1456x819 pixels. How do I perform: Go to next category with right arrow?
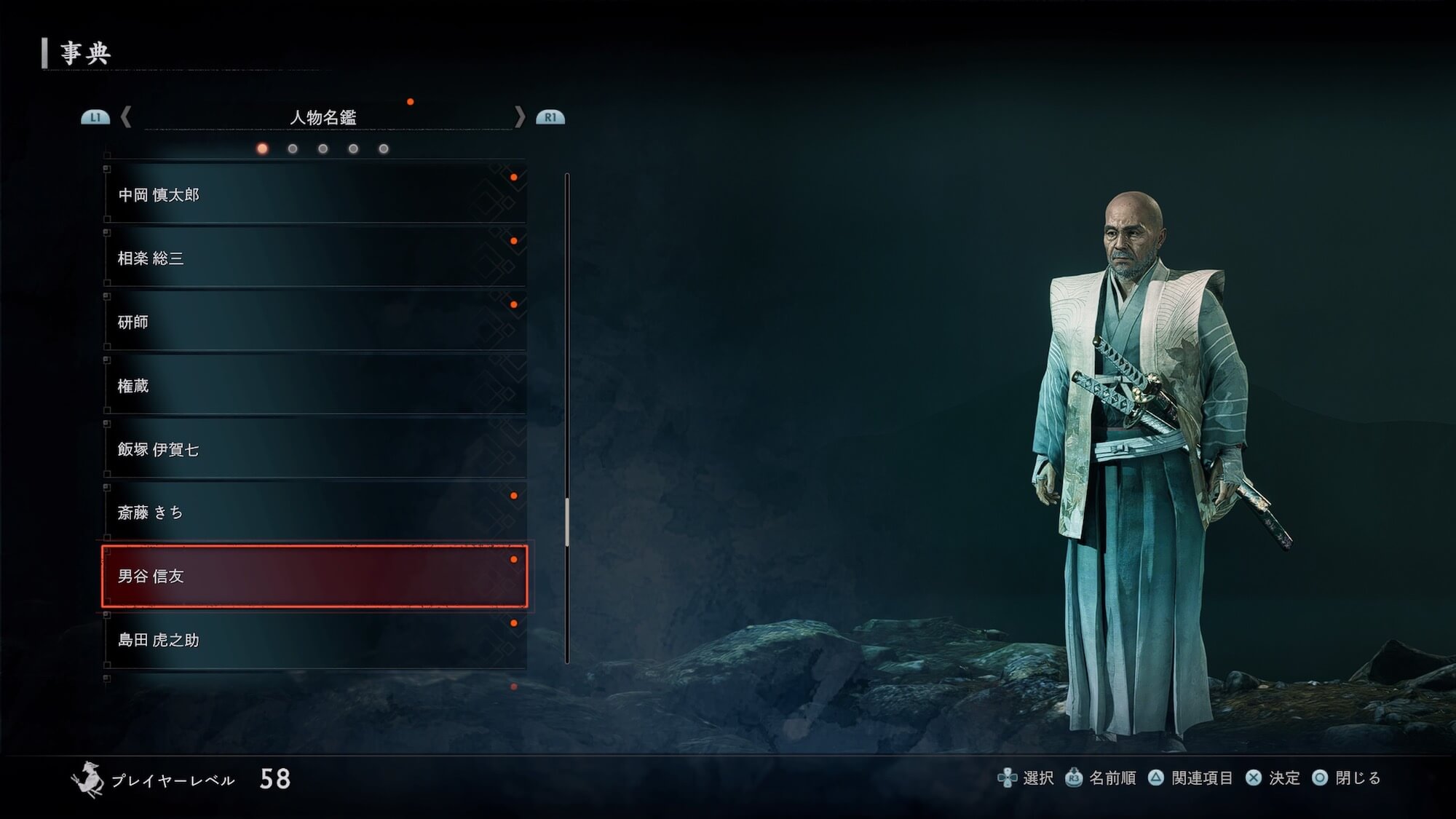pyautogui.click(x=519, y=116)
